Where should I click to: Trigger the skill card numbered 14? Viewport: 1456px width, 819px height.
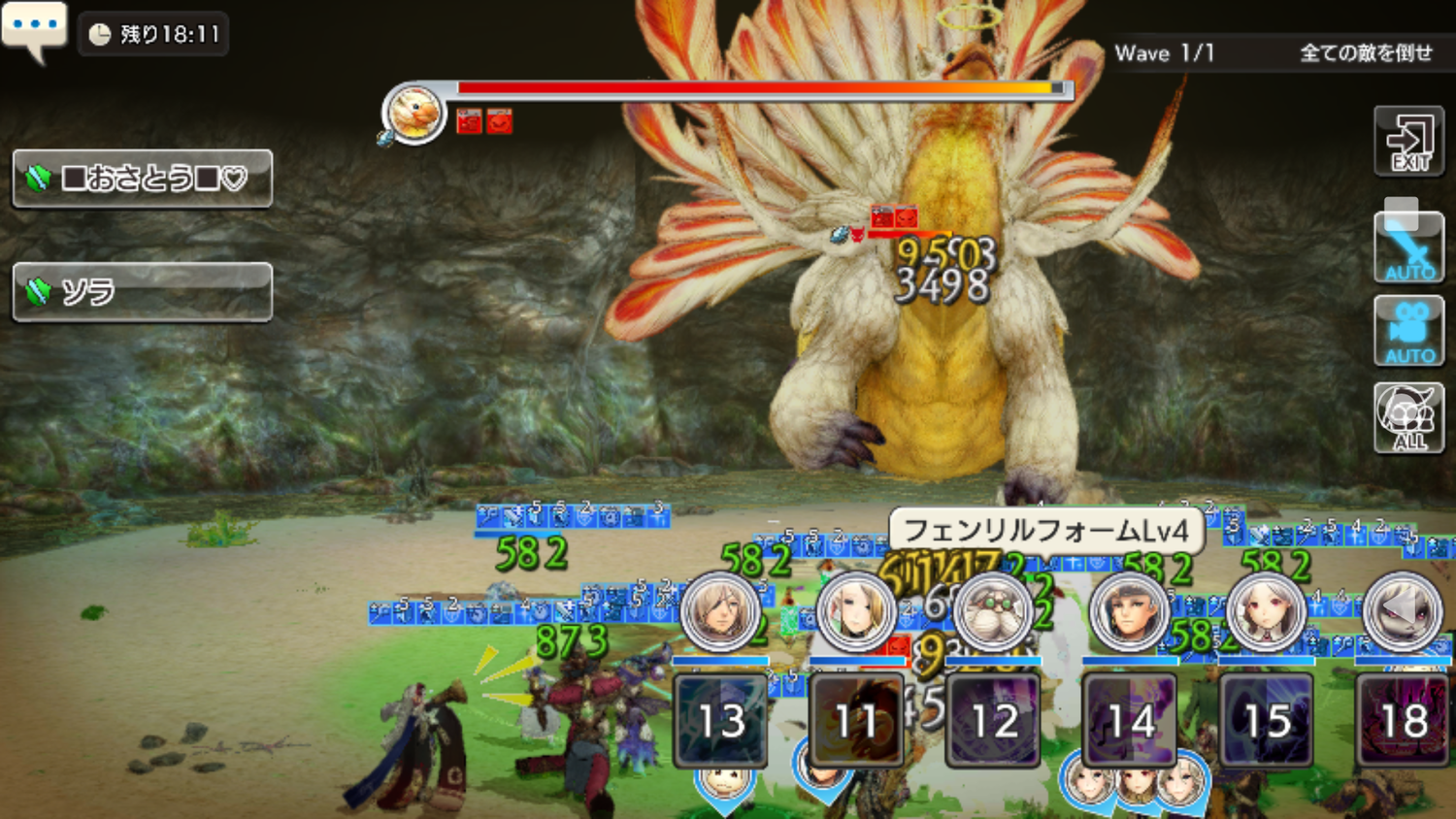tap(1130, 720)
